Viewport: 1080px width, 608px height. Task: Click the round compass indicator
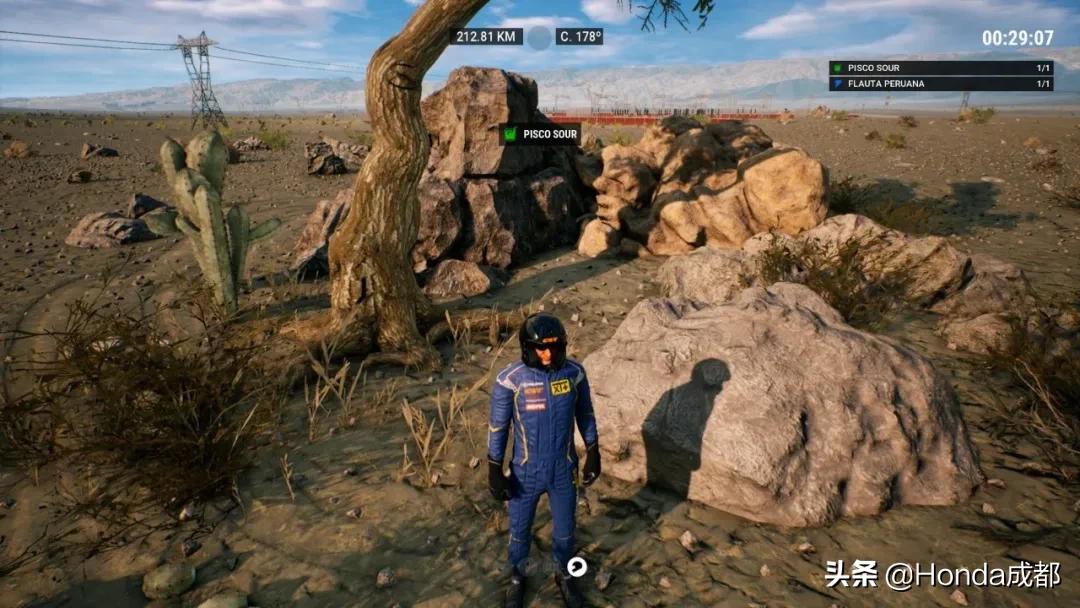click(539, 38)
